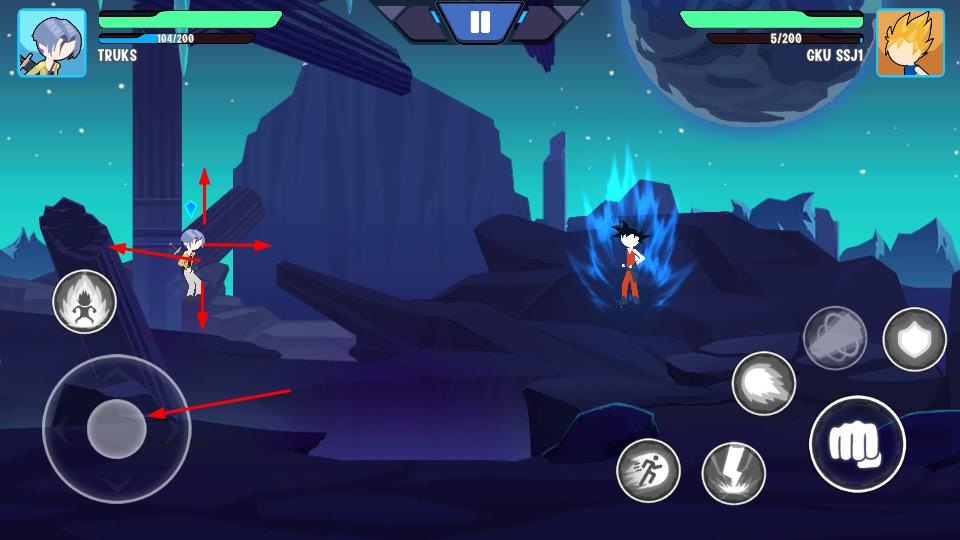Activate the shield block button

pos(914,340)
